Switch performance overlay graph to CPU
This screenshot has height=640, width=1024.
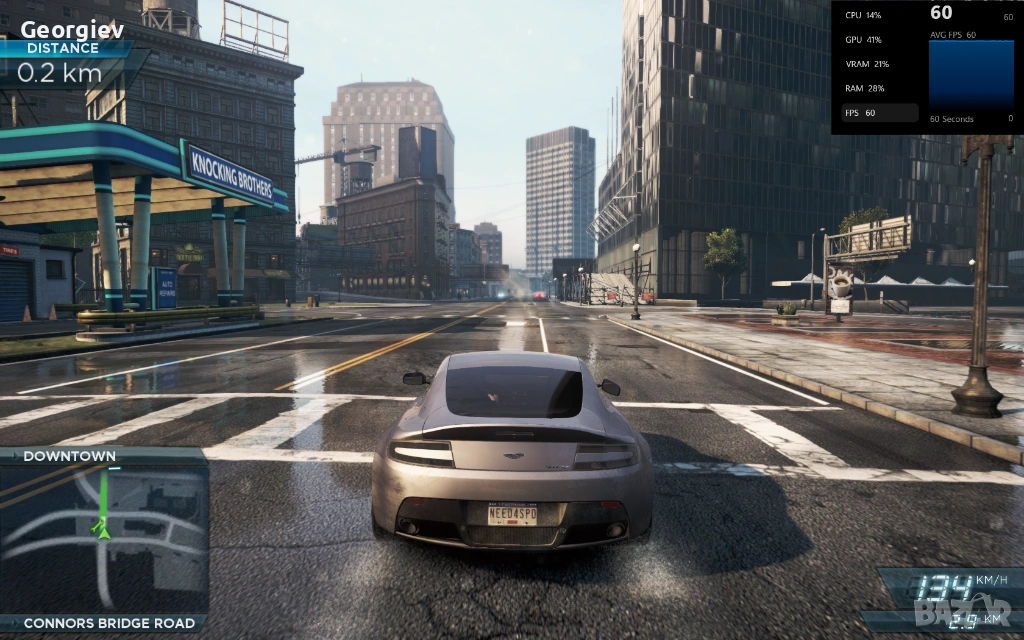pos(863,15)
